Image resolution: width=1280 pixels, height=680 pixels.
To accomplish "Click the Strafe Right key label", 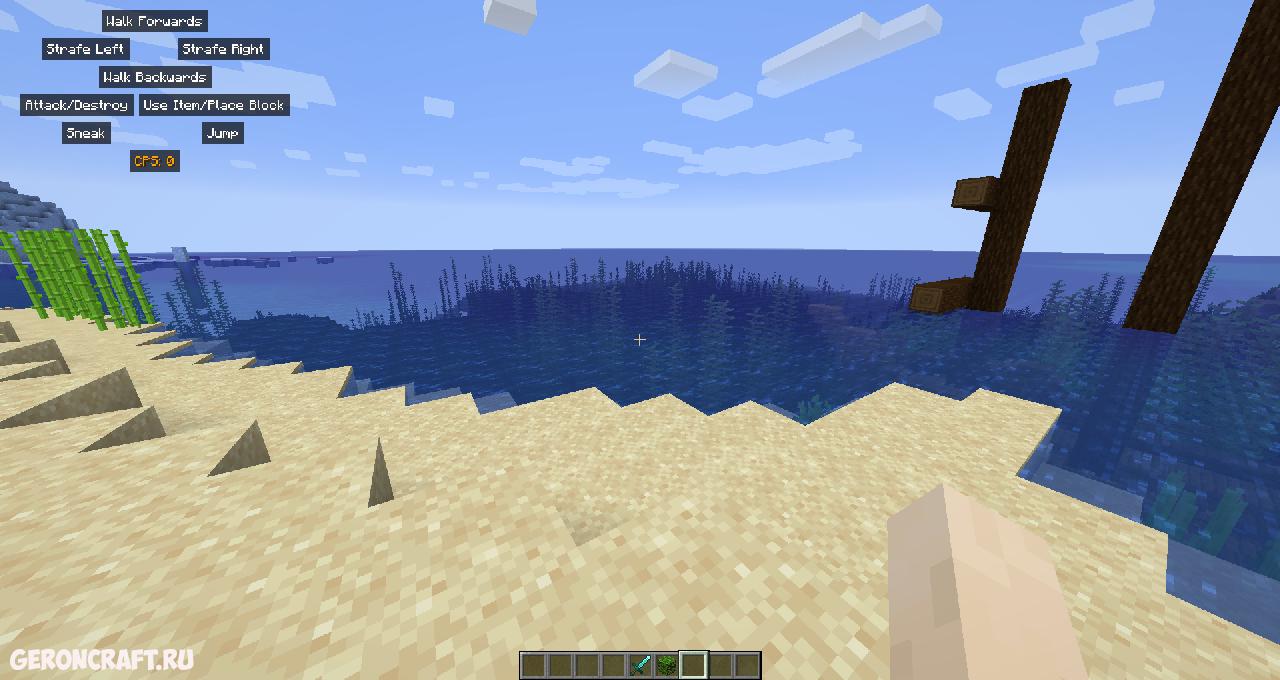I will (x=224, y=49).
